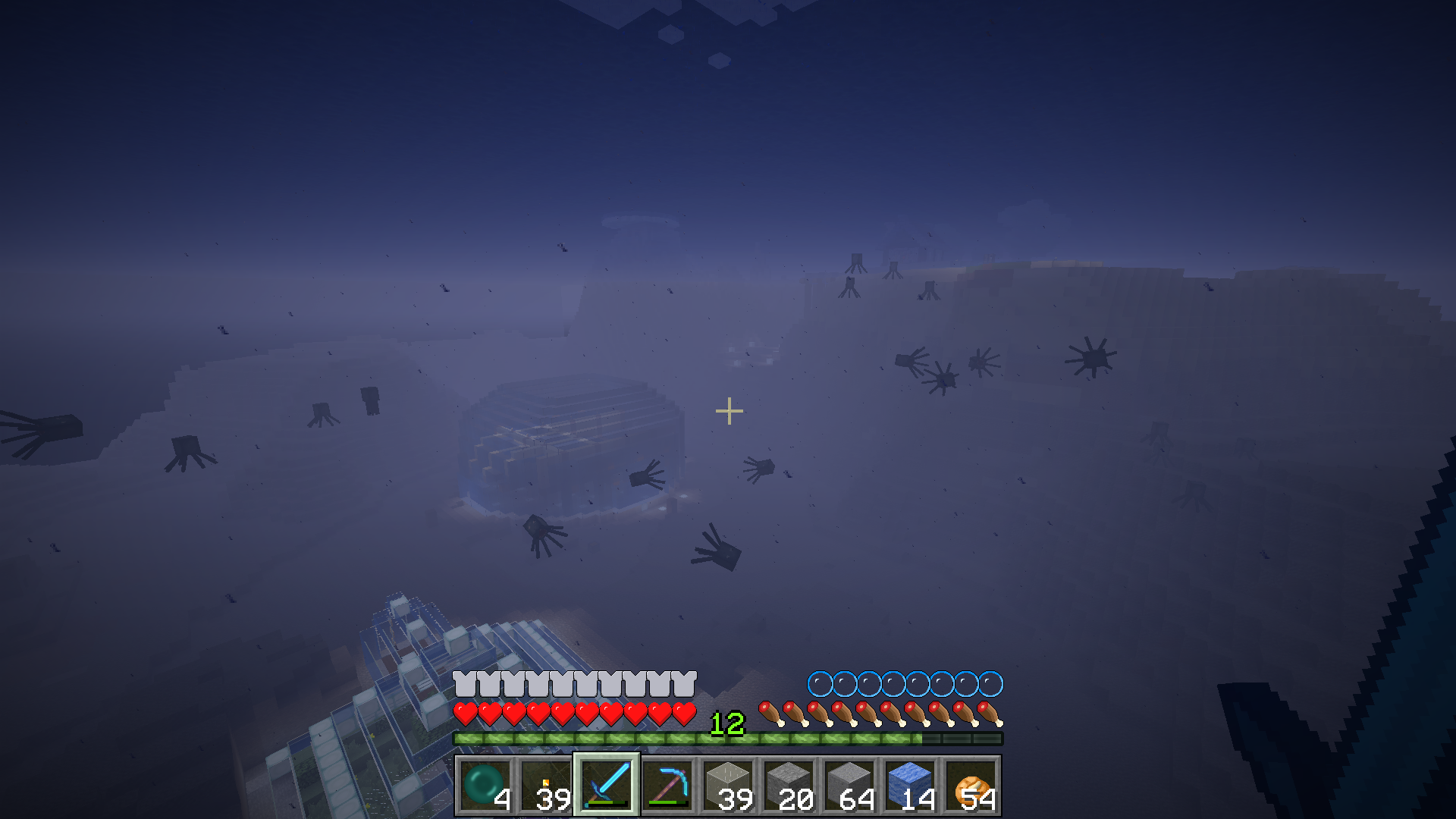
Task: Select the pumpkin pie food slot
Action: (x=971, y=786)
